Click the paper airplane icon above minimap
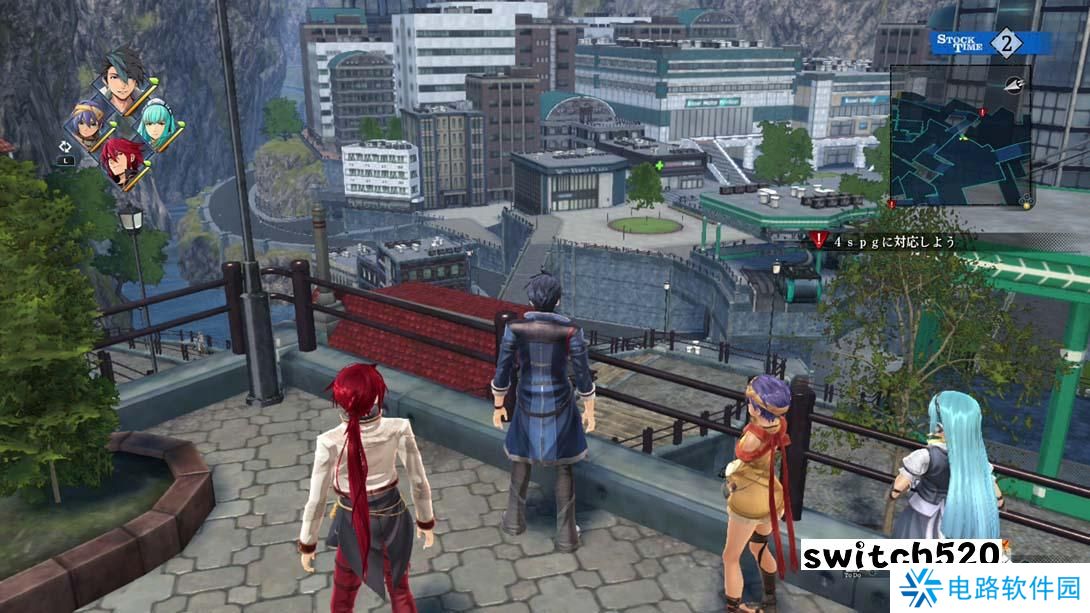1090x613 pixels. [x=1015, y=84]
